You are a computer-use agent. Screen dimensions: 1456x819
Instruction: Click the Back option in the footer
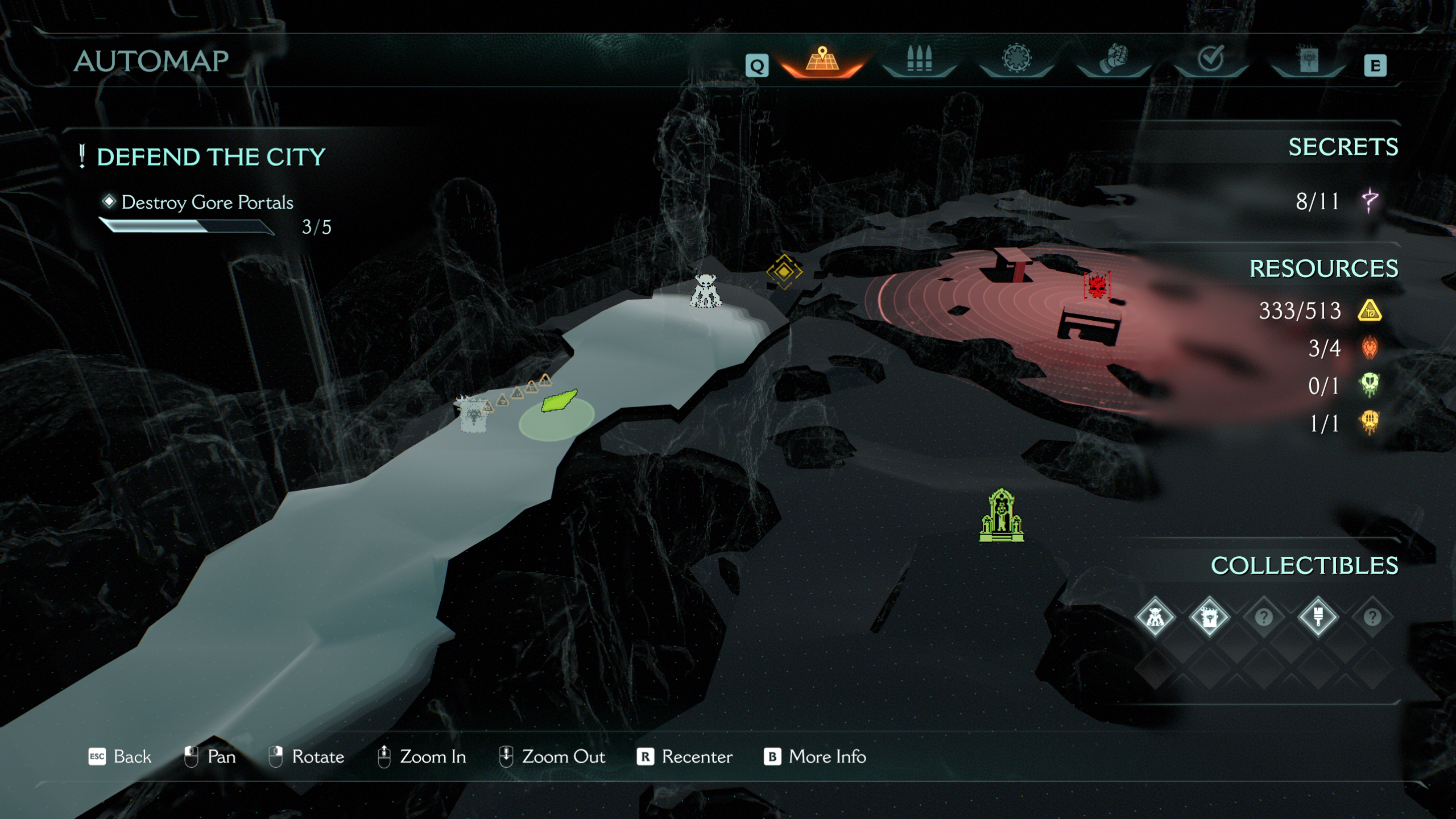(x=120, y=757)
